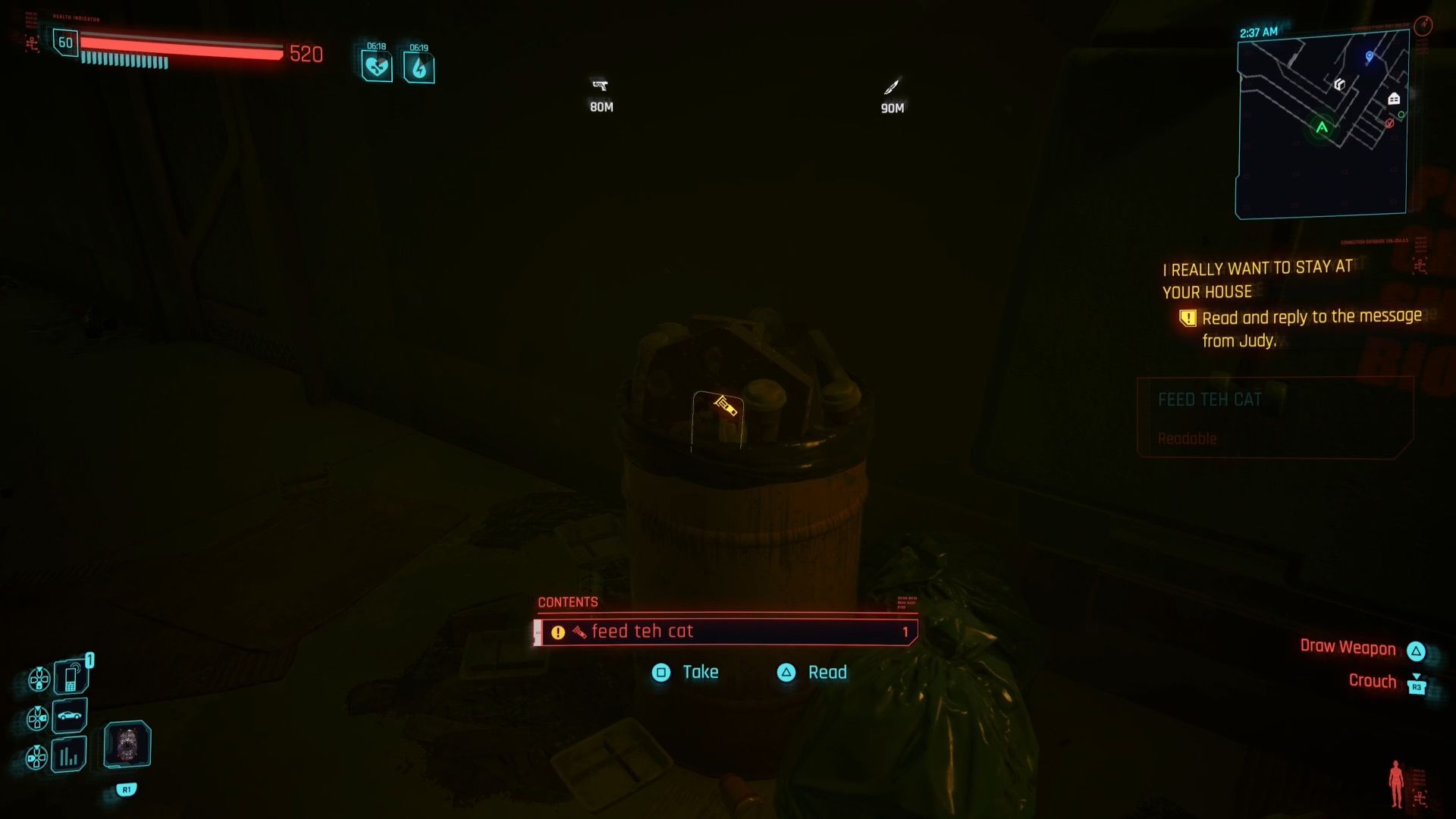Screen dimensions: 1456x819
Task: Take the feed teh cat item
Action: (686, 673)
